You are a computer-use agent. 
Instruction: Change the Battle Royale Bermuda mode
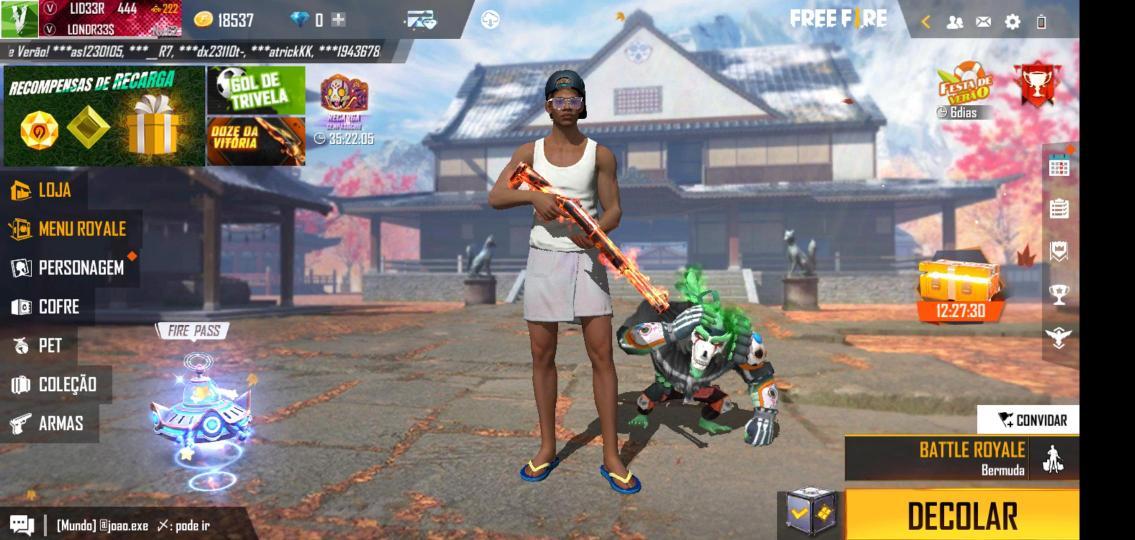point(962,458)
